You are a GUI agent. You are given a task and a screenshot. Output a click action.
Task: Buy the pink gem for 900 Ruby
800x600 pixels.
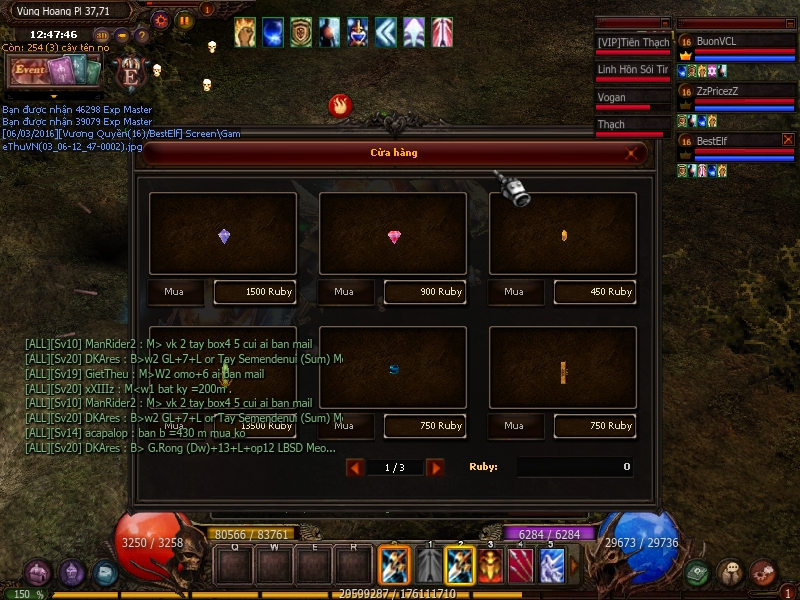[x=344, y=292]
